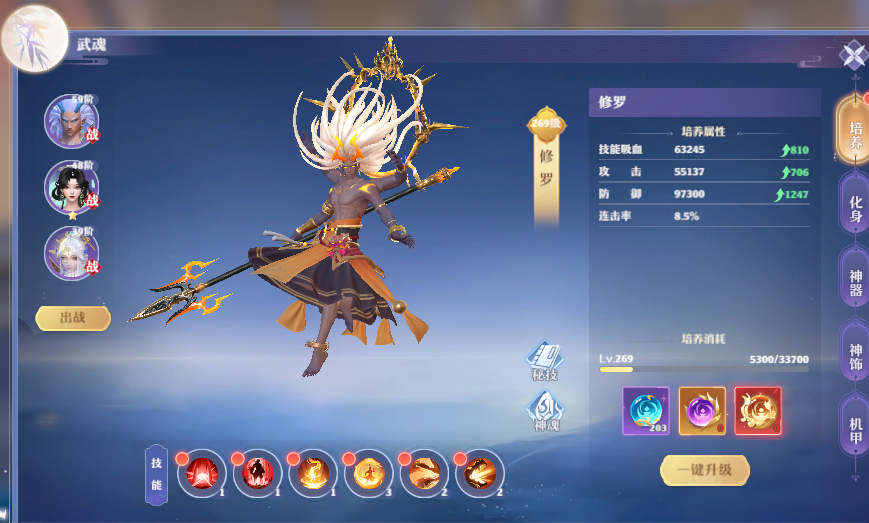
Task: Open the skill icon marked level 3
Action: (x=368, y=473)
